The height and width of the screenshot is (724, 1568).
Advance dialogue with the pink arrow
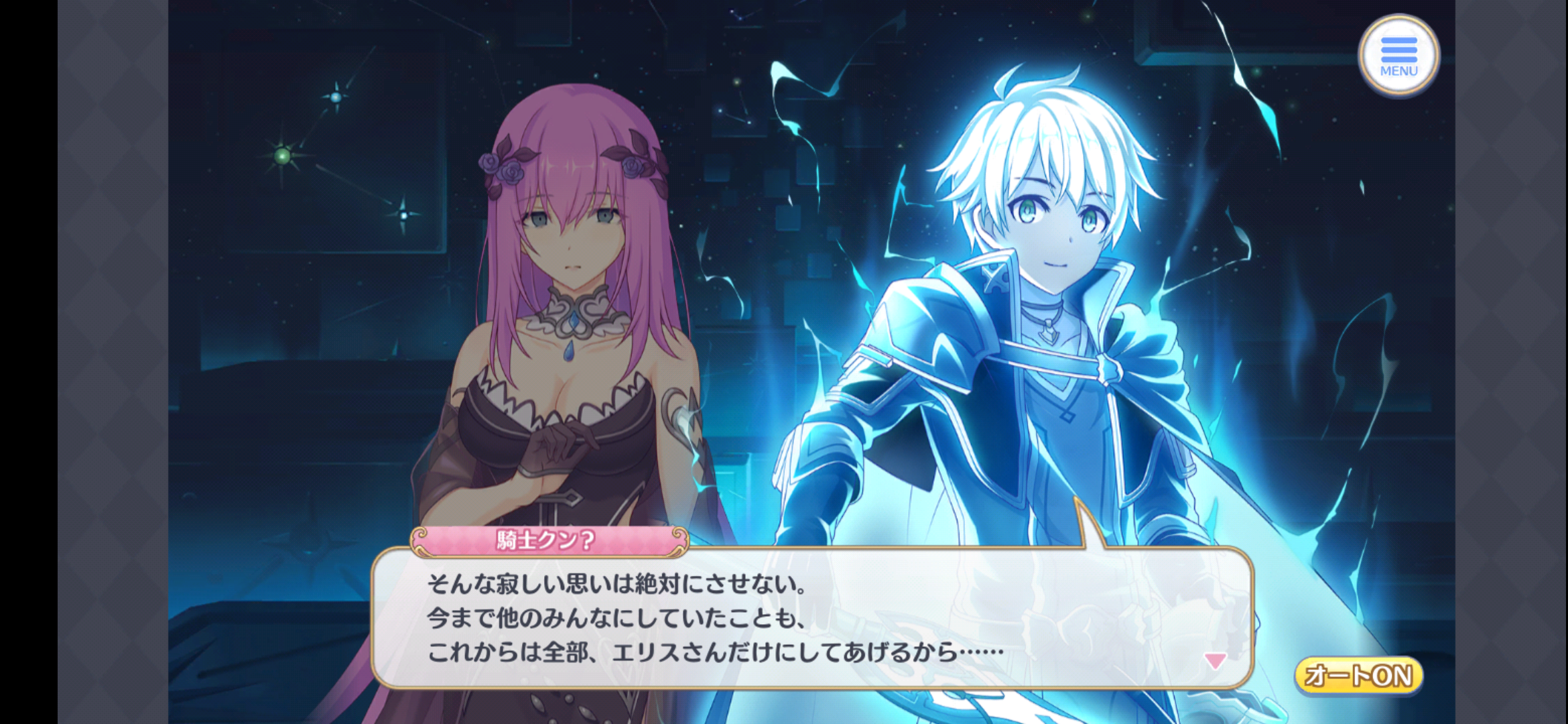(x=1215, y=661)
